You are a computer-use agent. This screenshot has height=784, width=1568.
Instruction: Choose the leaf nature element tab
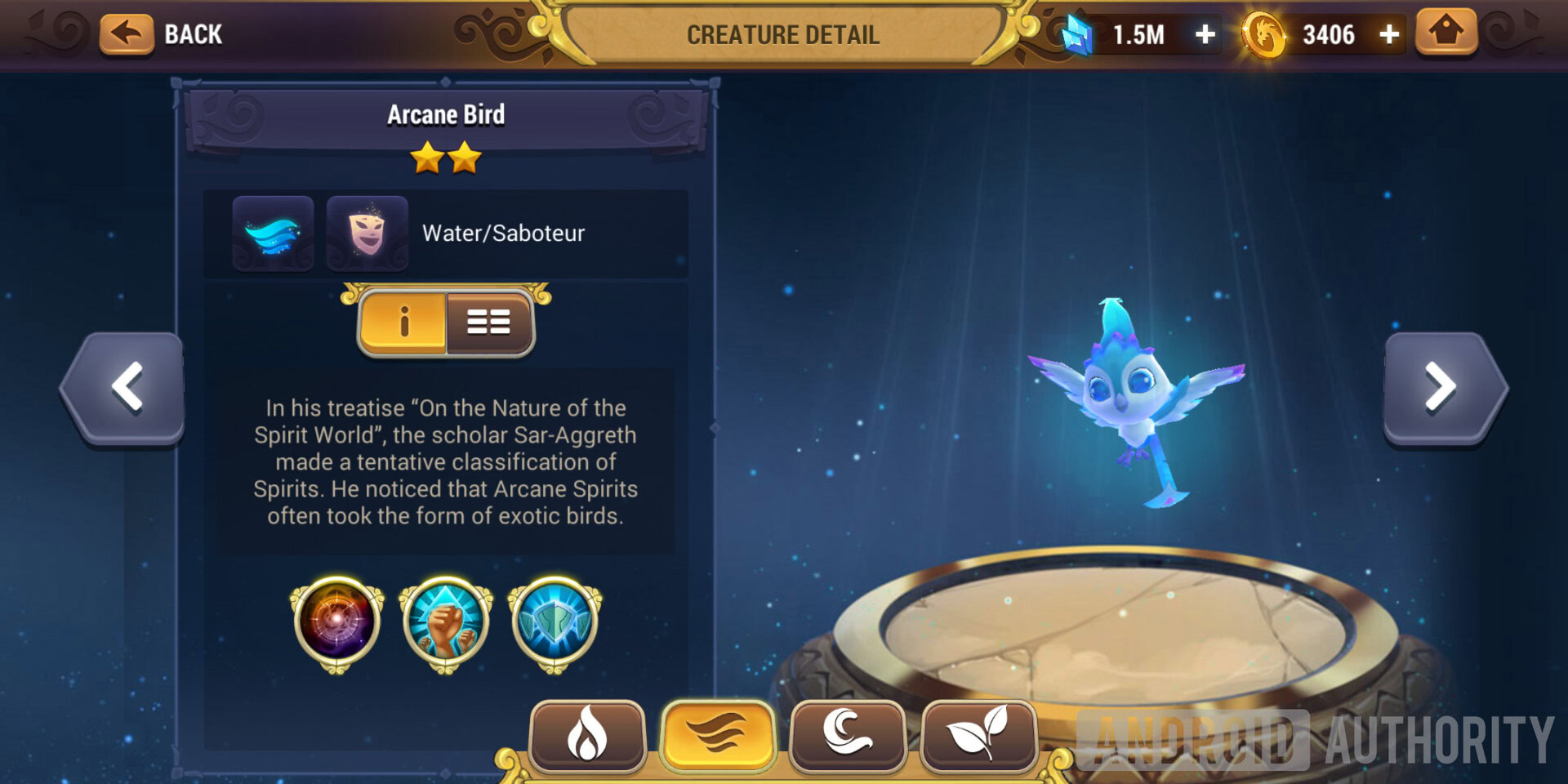click(978, 734)
